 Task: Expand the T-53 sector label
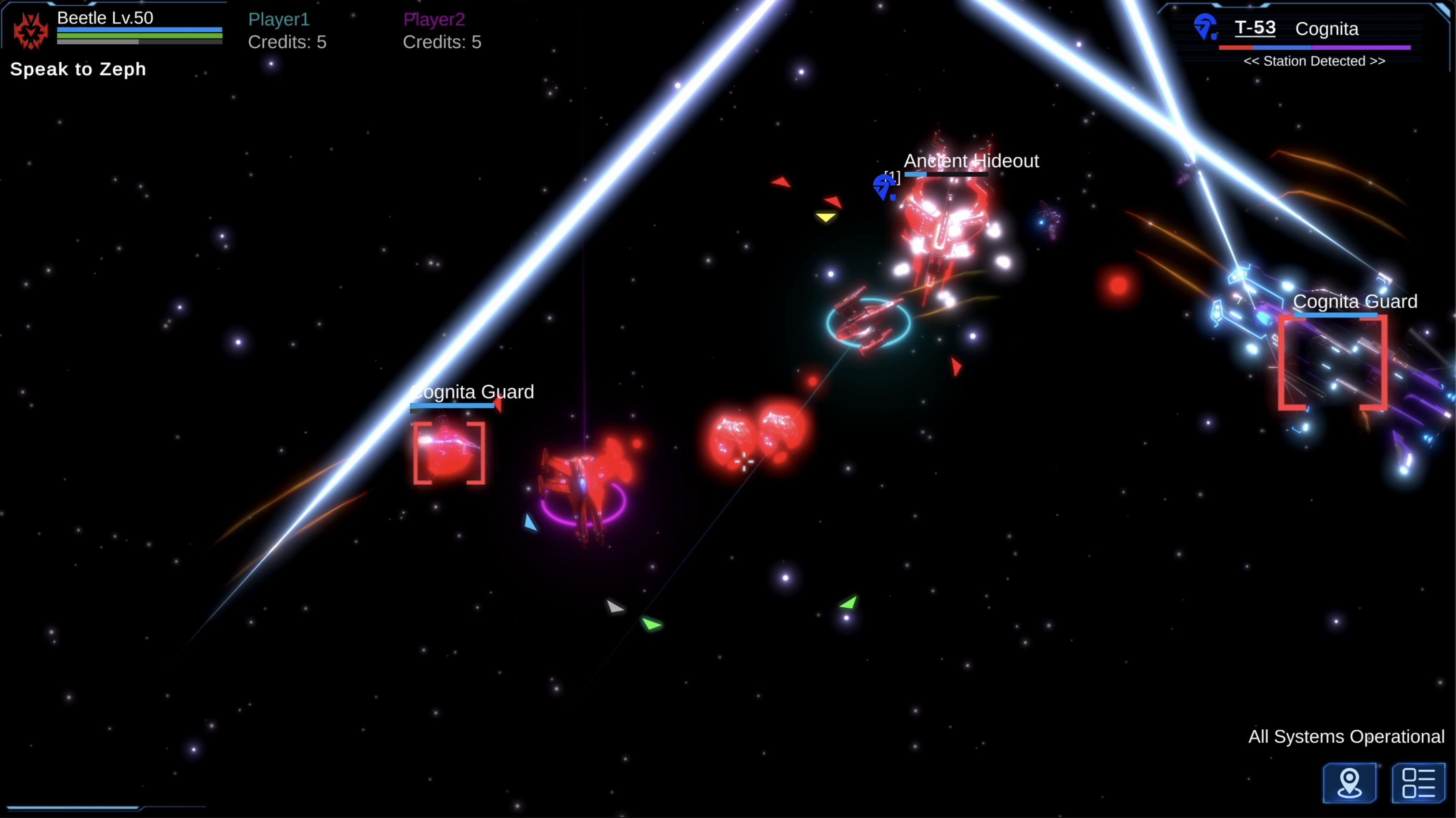1255,27
